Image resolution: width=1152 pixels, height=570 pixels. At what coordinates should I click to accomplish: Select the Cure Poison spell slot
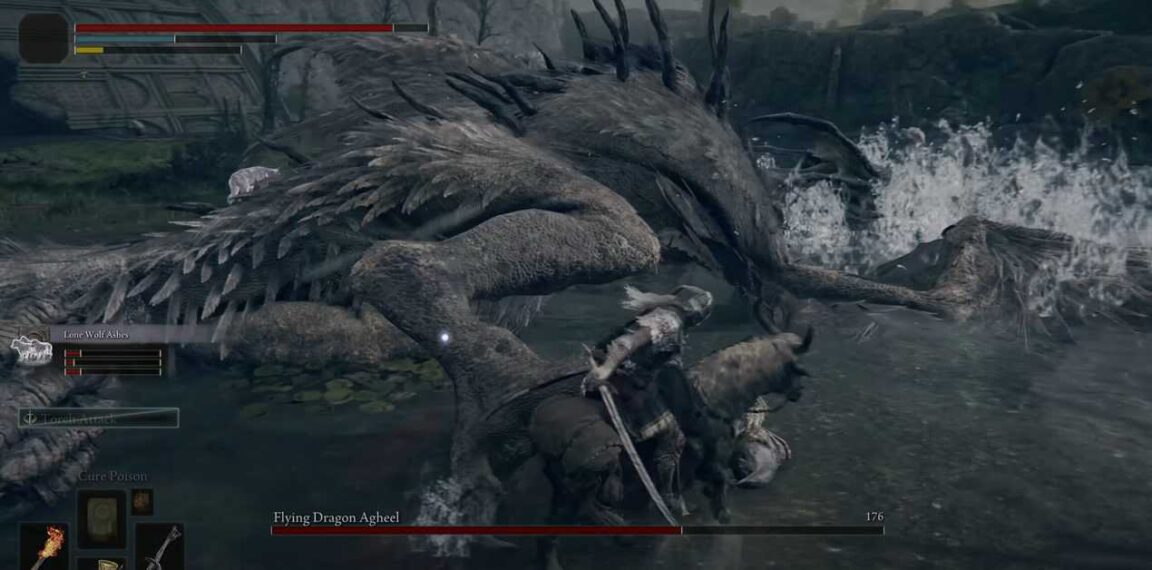(x=101, y=518)
